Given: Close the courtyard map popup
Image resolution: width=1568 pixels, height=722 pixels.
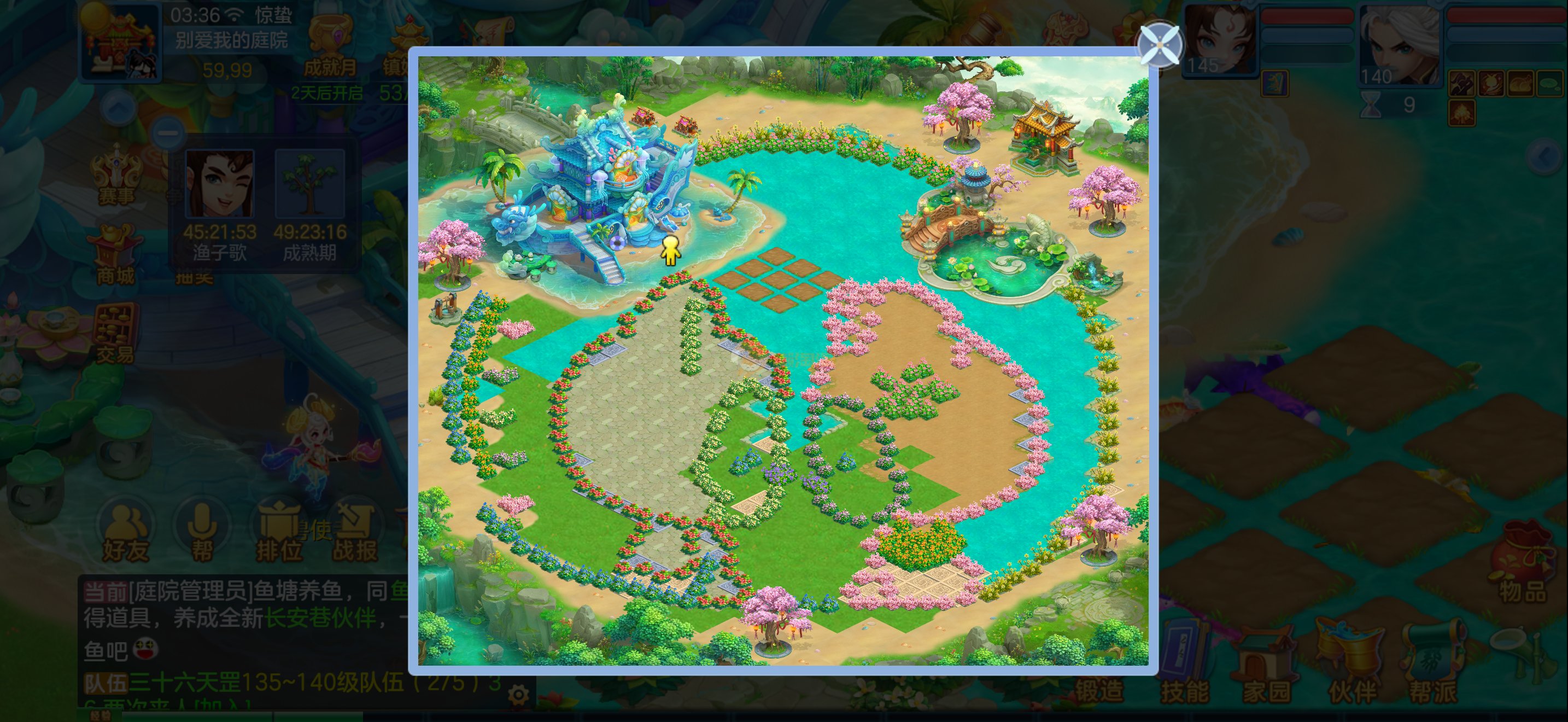Looking at the screenshot, I should click(1159, 44).
